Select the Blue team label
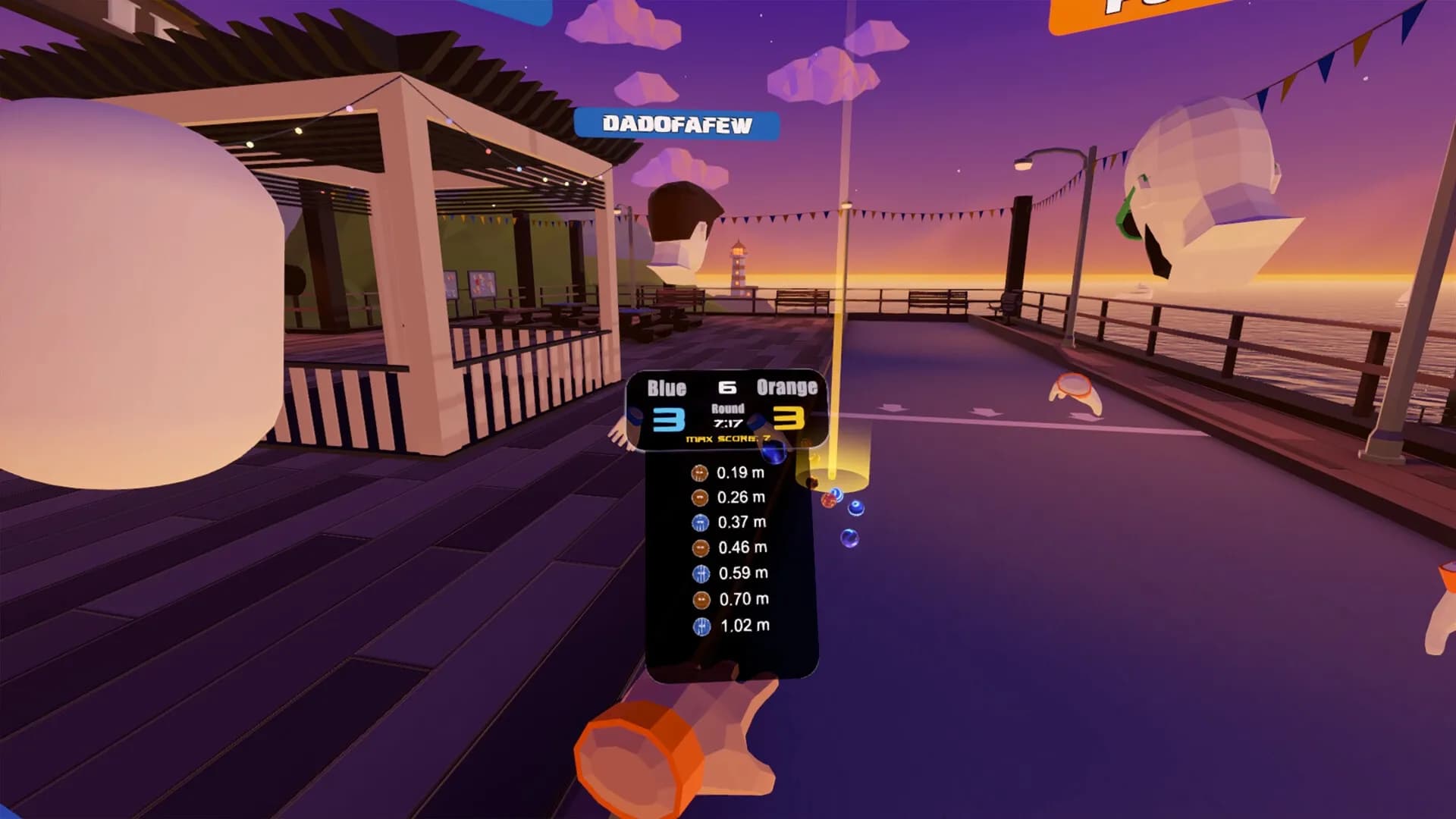Image resolution: width=1456 pixels, height=819 pixels. pos(667,388)
